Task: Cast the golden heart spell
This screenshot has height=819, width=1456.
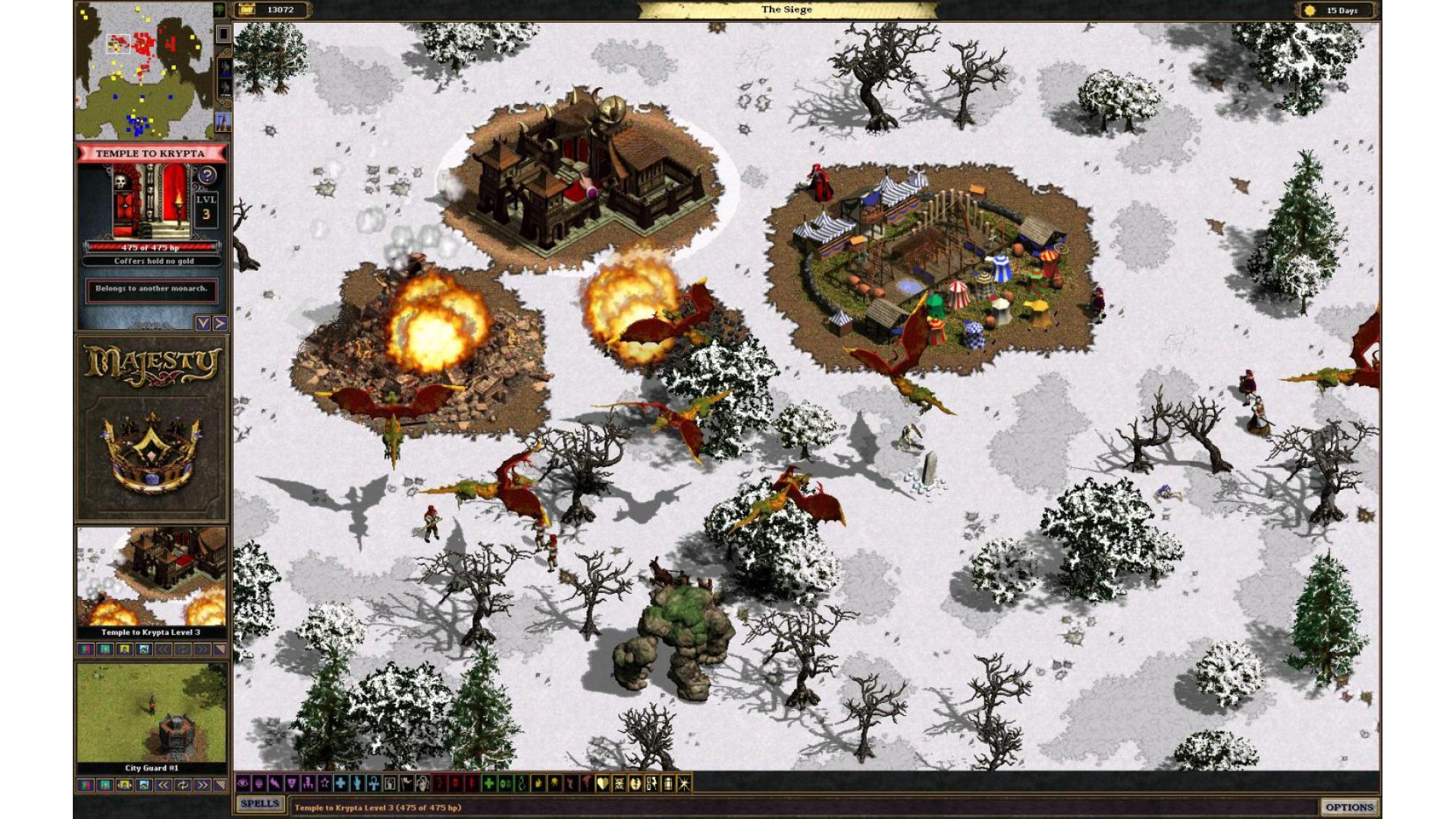Action: pyautogui.click(x=603, y=783)
